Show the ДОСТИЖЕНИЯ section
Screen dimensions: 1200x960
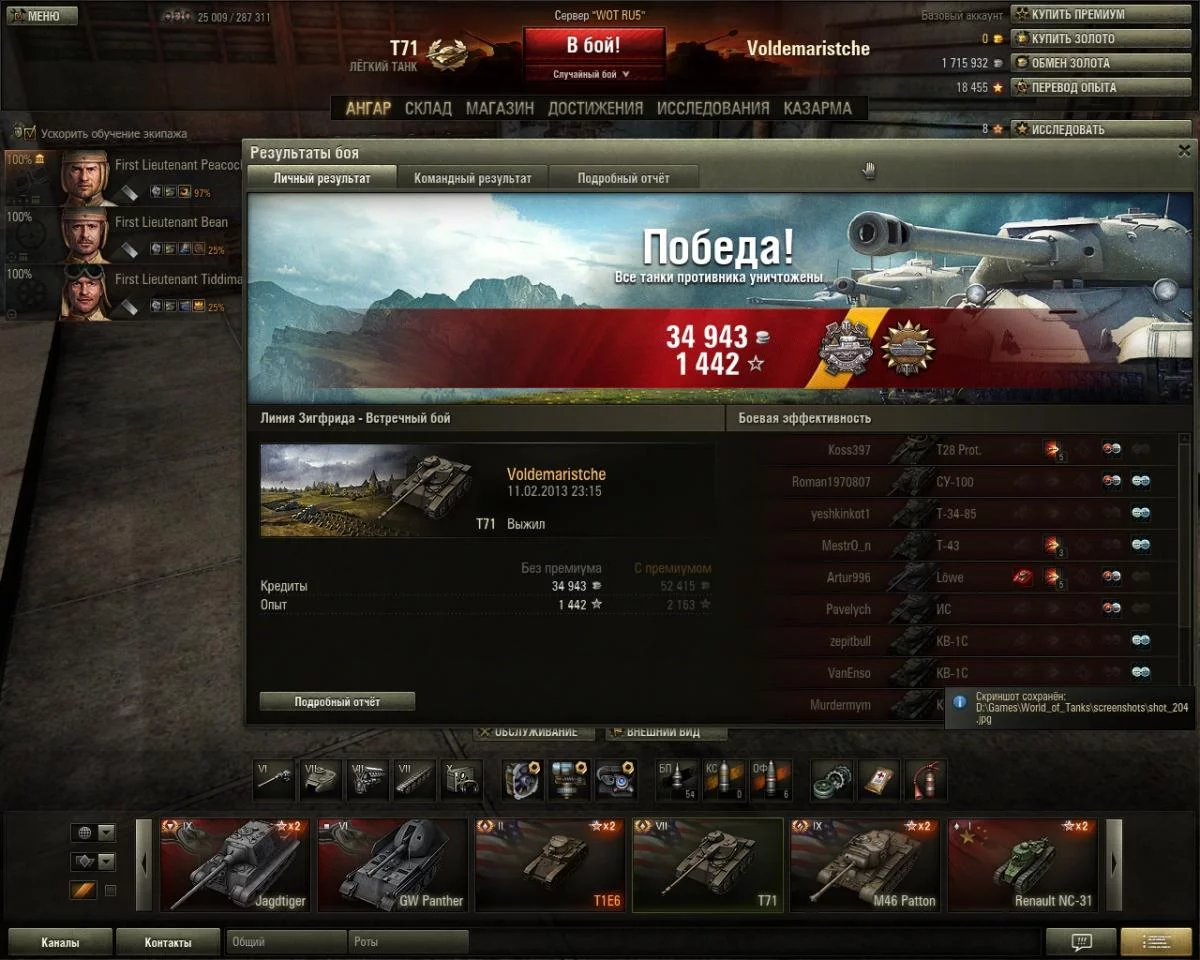pos(595,108)
